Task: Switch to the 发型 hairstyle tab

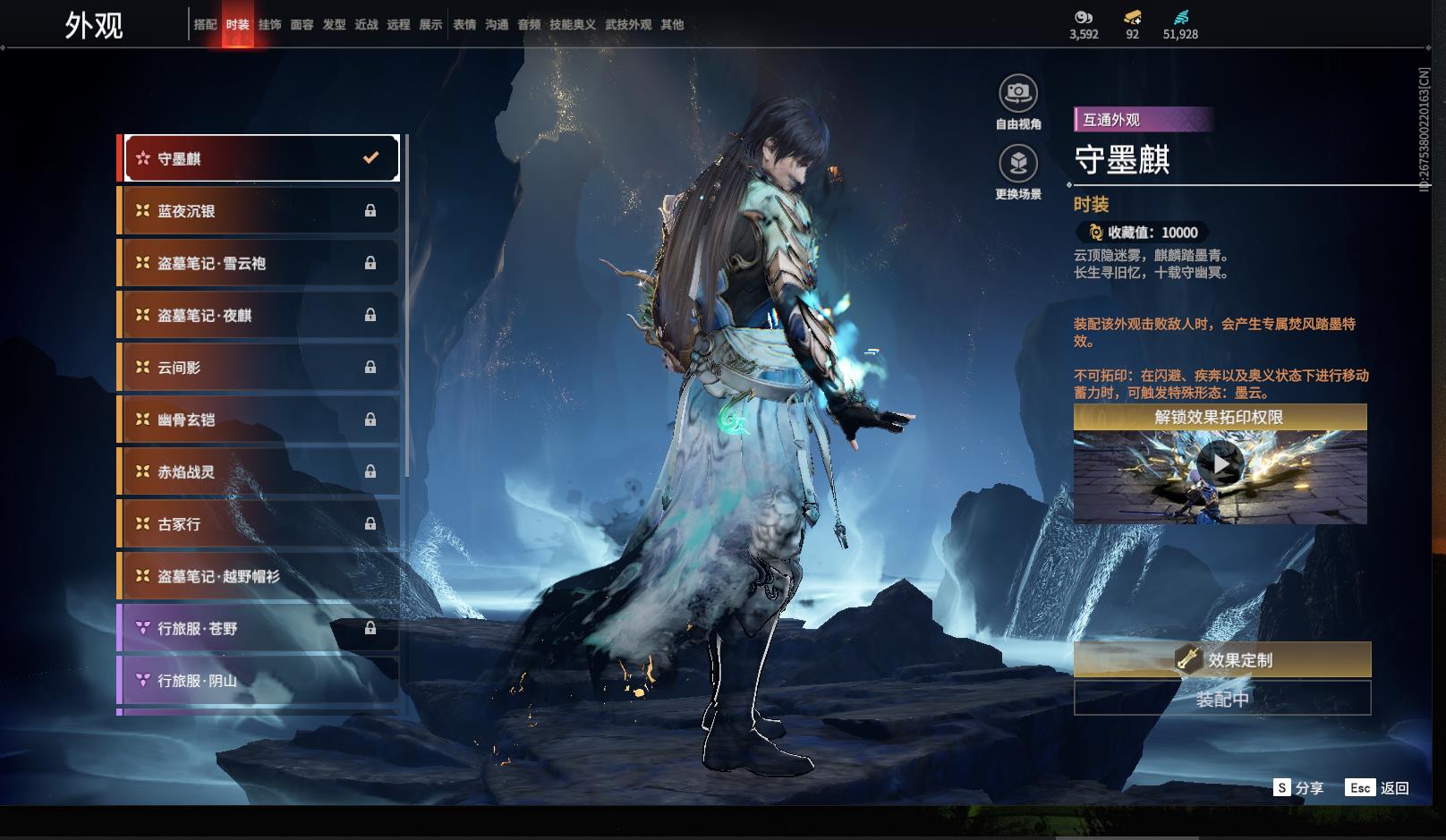Action: pyautogui.click(x=334, y=25)
